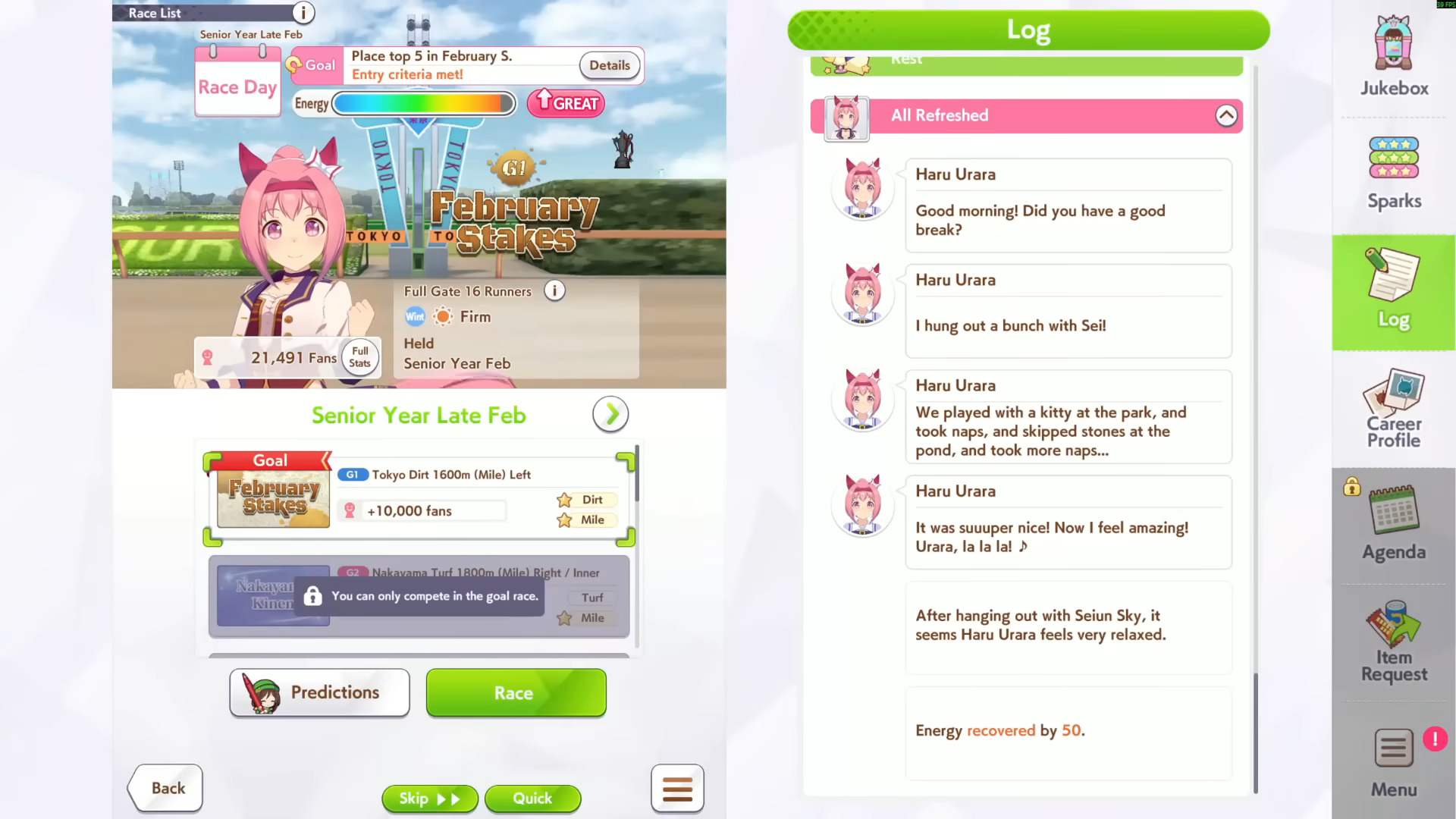Open race Predictions

pos(319,692)
